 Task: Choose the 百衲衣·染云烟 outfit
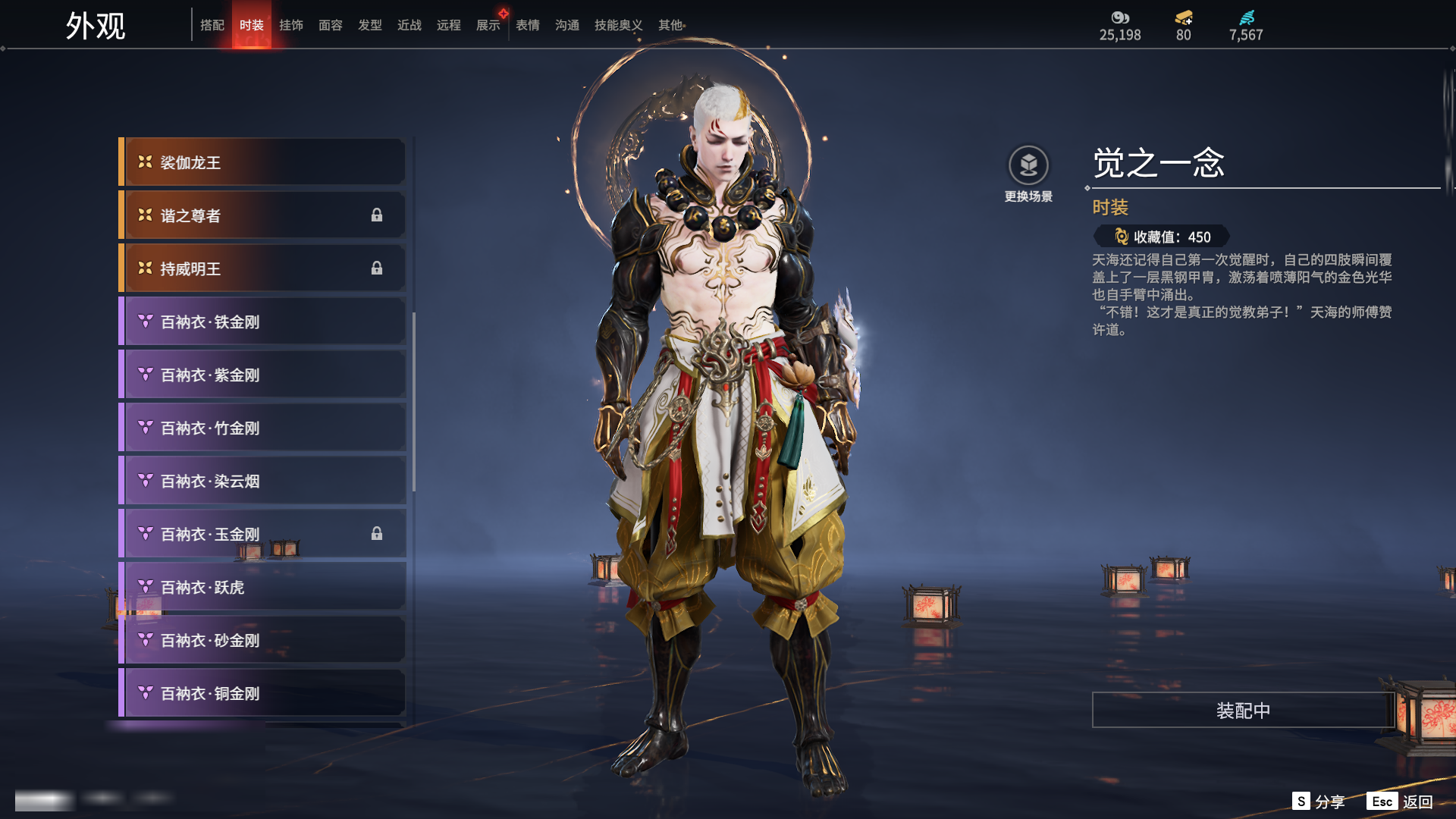tap(262, 481)
